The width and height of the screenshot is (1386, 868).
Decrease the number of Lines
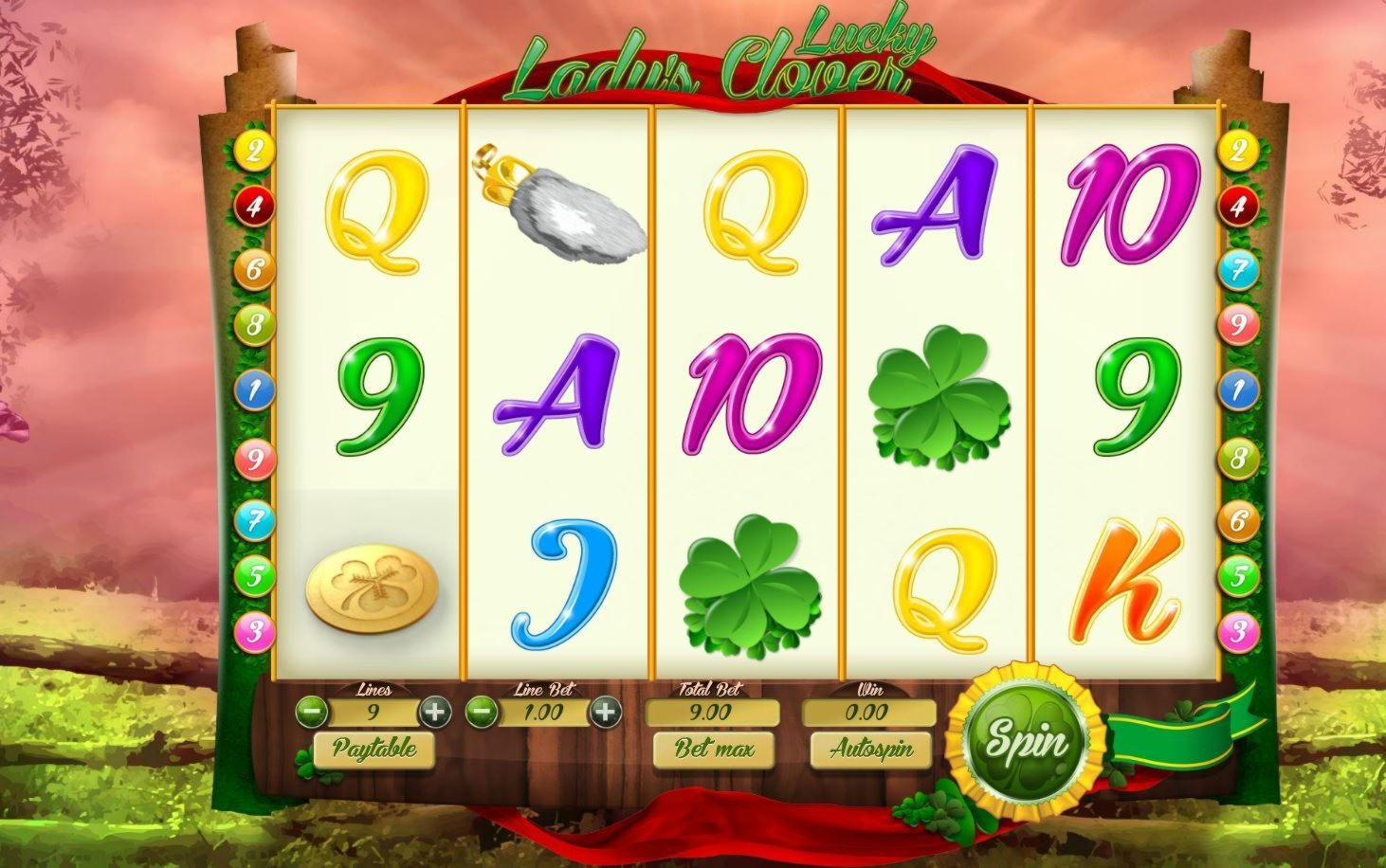pos(312,712)
